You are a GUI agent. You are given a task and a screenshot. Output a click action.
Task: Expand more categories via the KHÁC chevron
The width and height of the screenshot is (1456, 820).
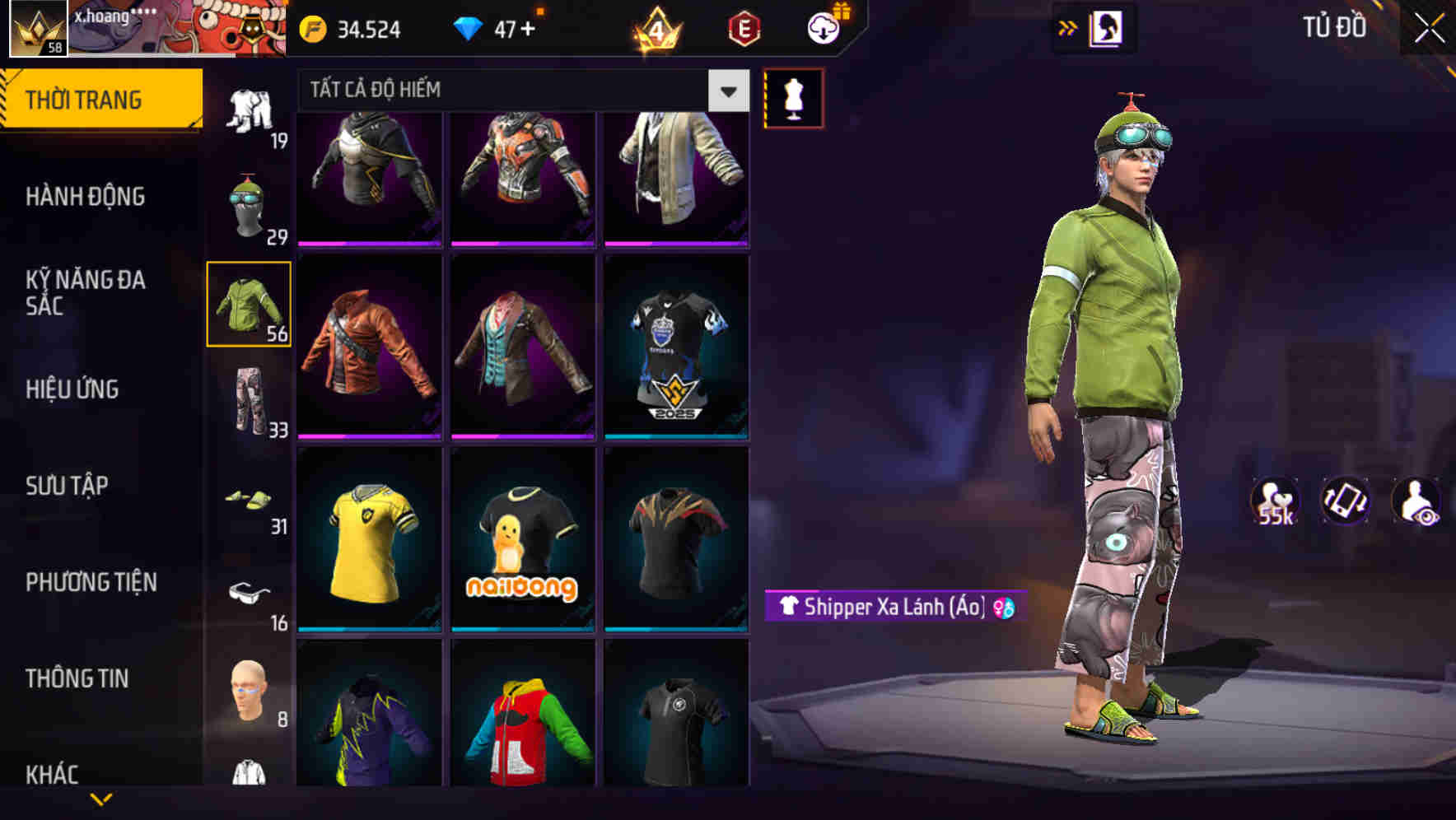point(100,799)
